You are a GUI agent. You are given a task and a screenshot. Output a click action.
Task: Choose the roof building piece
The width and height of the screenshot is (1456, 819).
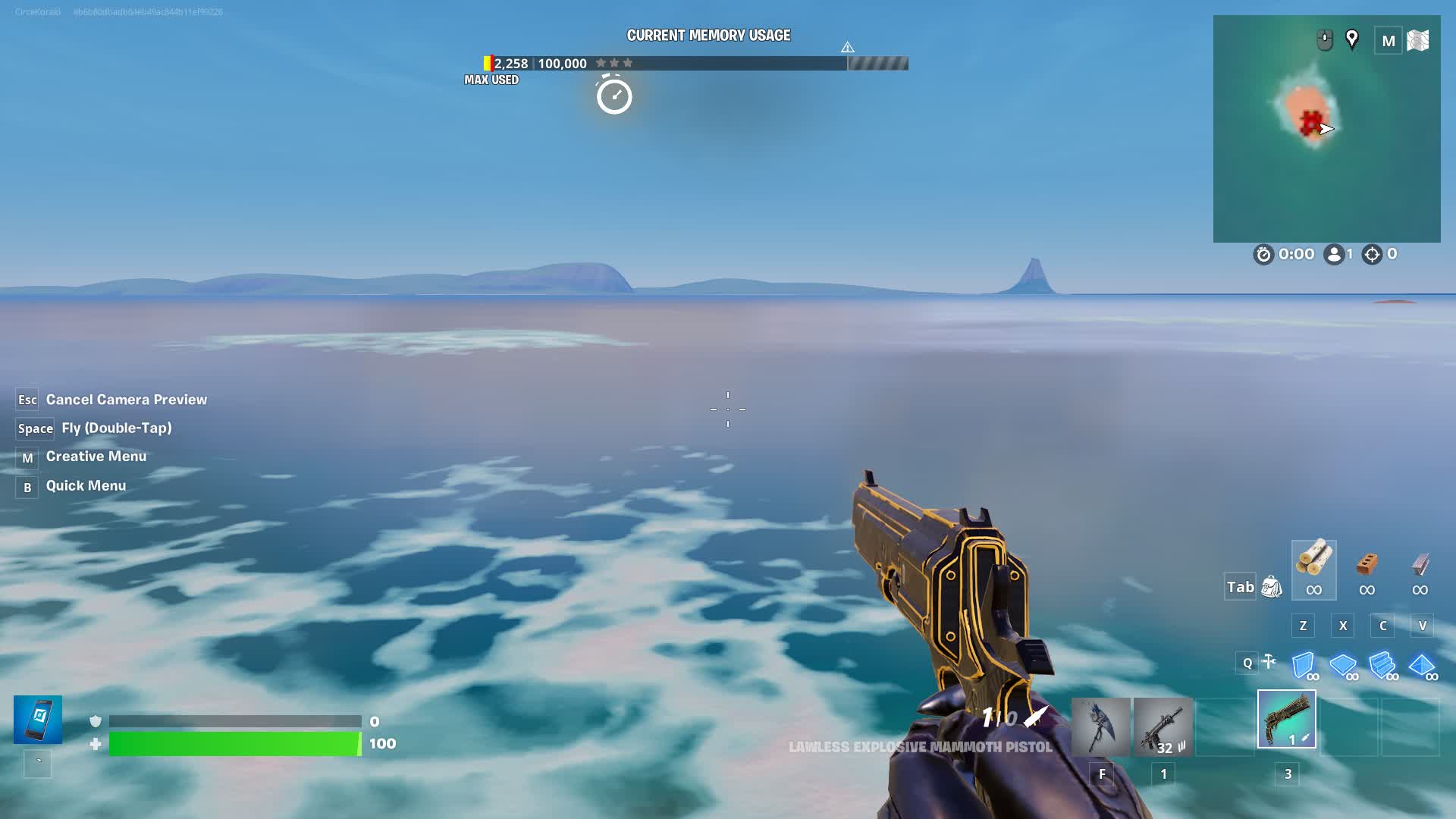coord(1422,666)
